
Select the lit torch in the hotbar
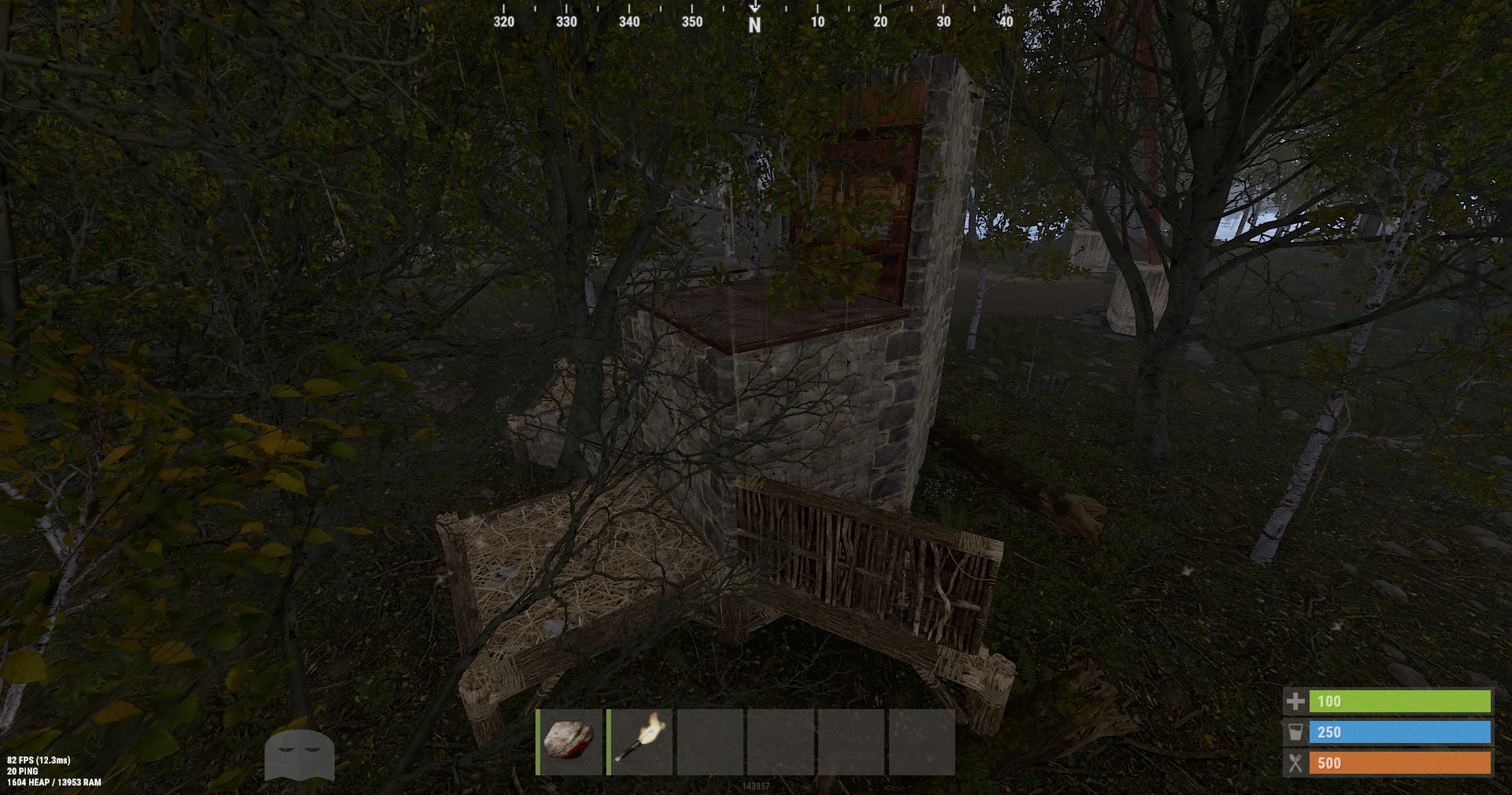coord(639,741)
